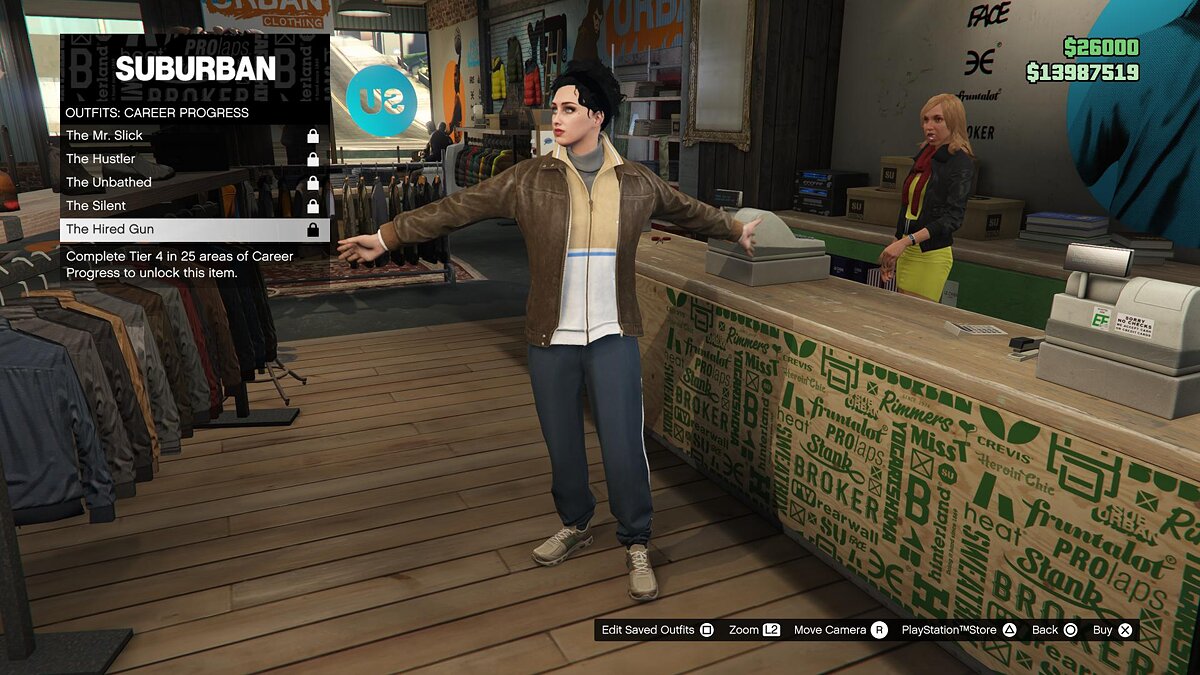Select The Unbathed outfit
This screenshot has width=1200, height=675.
(x=195, y=182)
